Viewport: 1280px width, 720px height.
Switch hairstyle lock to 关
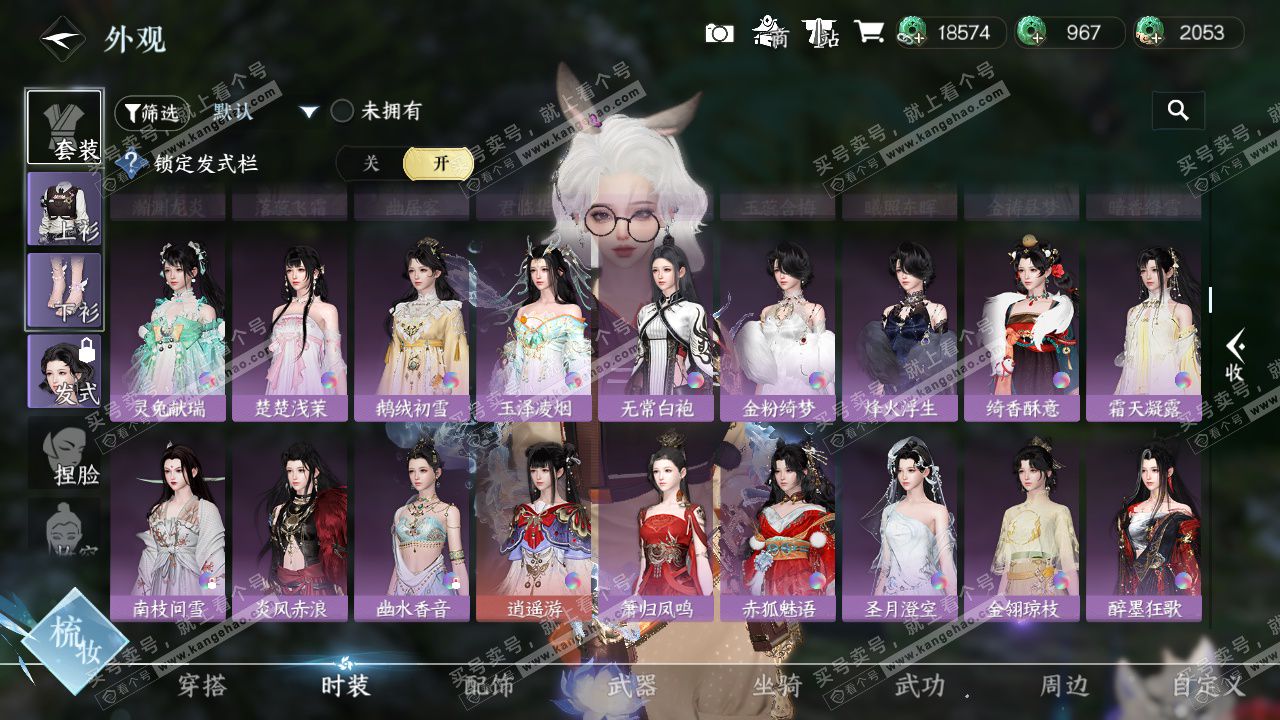click(x=371, y=164)
